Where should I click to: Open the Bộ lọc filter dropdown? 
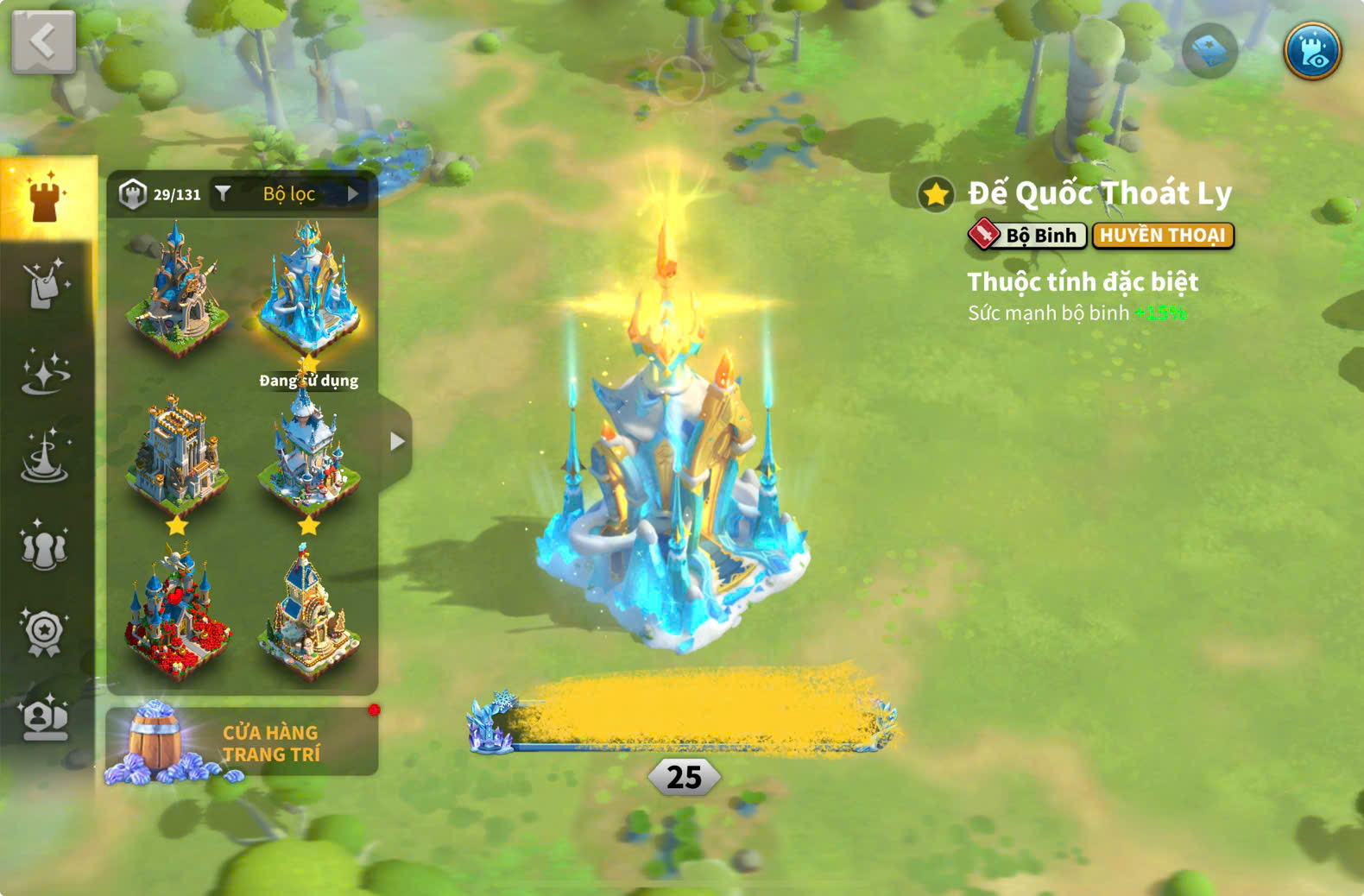pos(289,194)
